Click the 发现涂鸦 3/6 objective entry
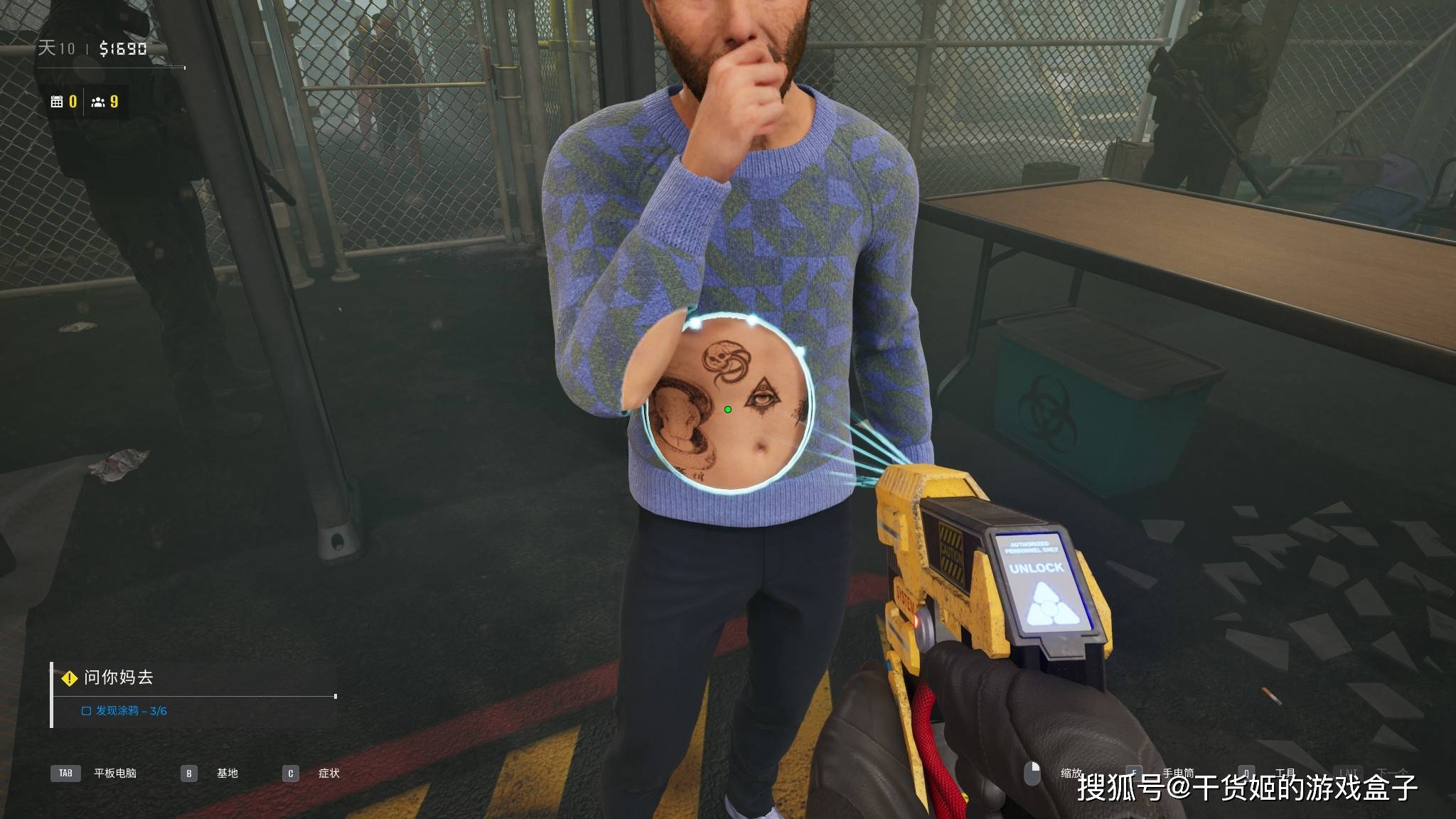Viewport: 1456px width, 819px height. click(125, 711)
